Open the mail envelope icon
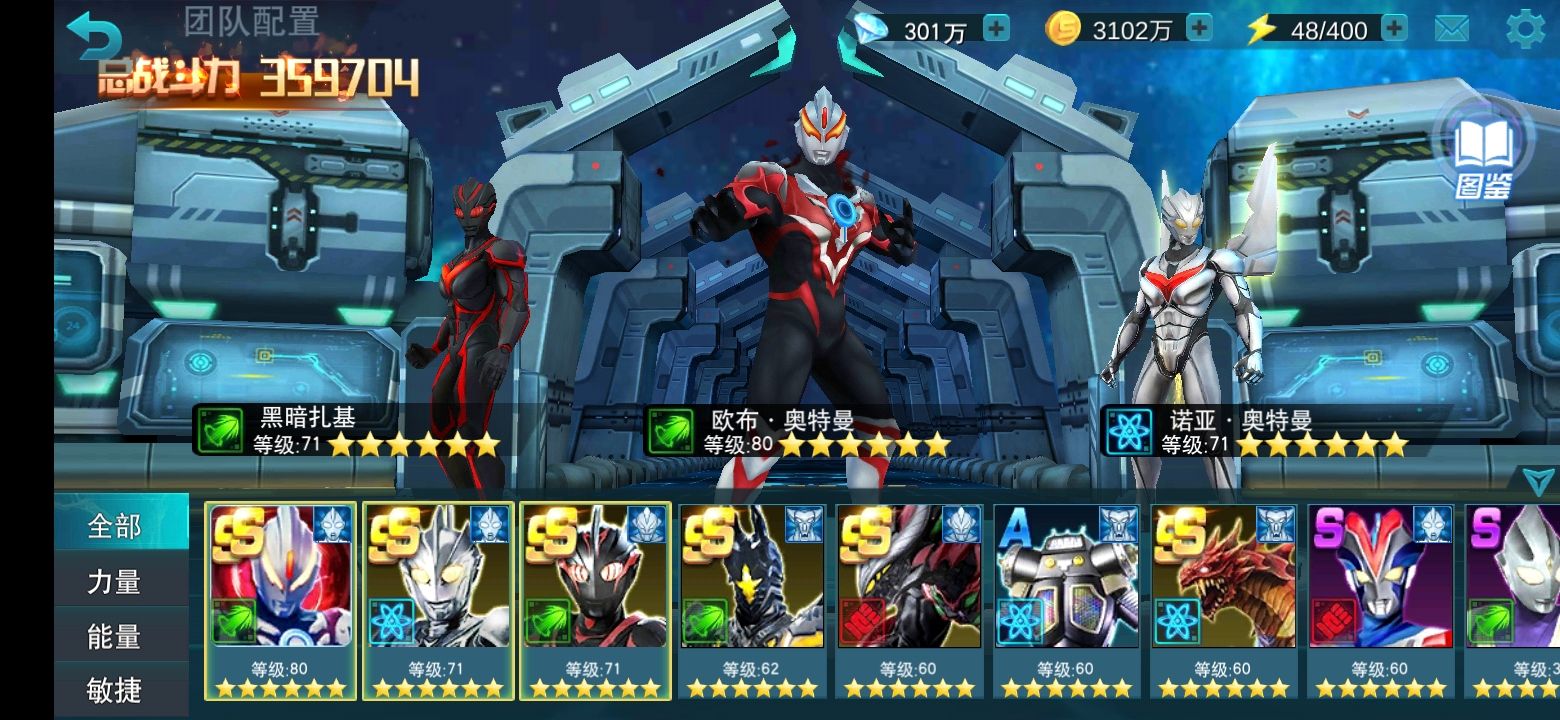 tap(1451, 30)
